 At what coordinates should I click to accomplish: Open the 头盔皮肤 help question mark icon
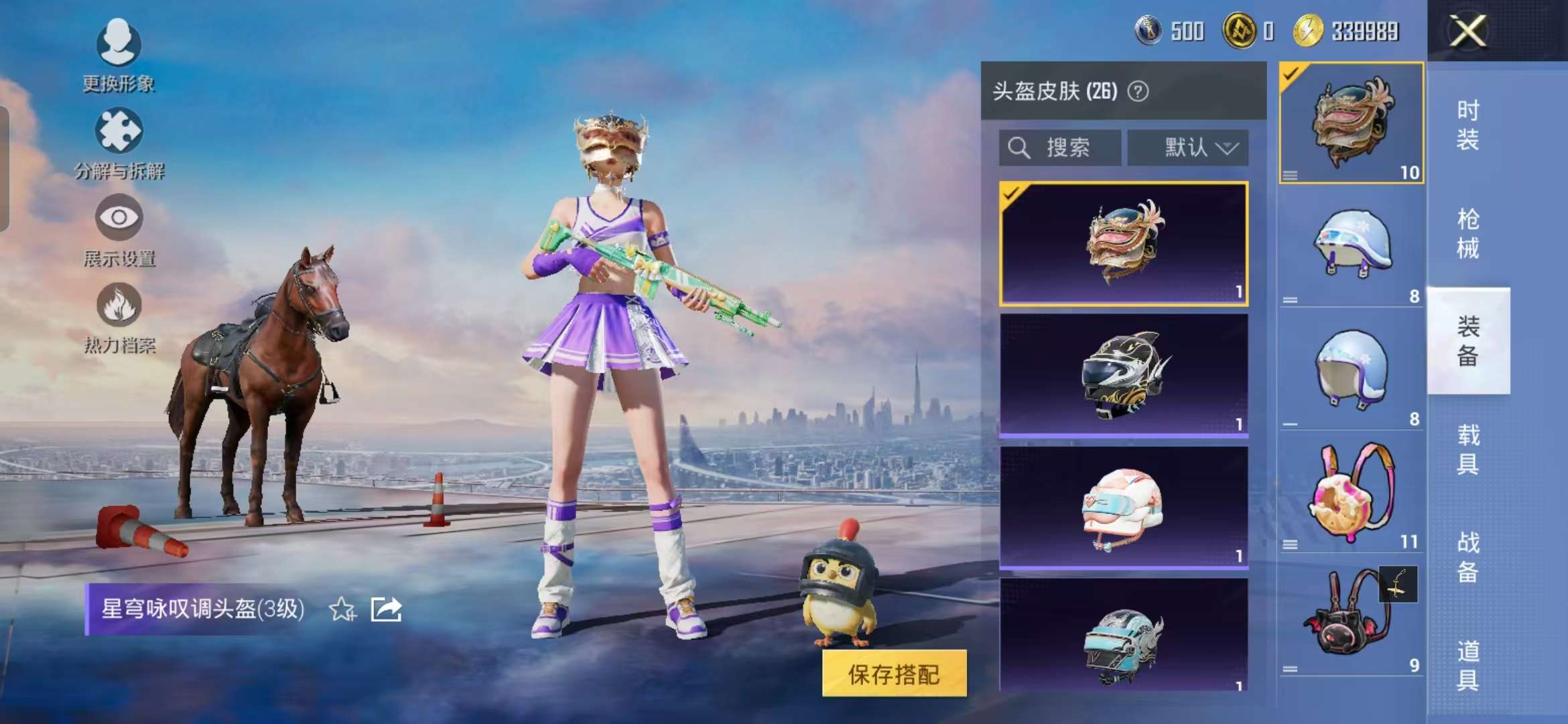pos(1139,93)
